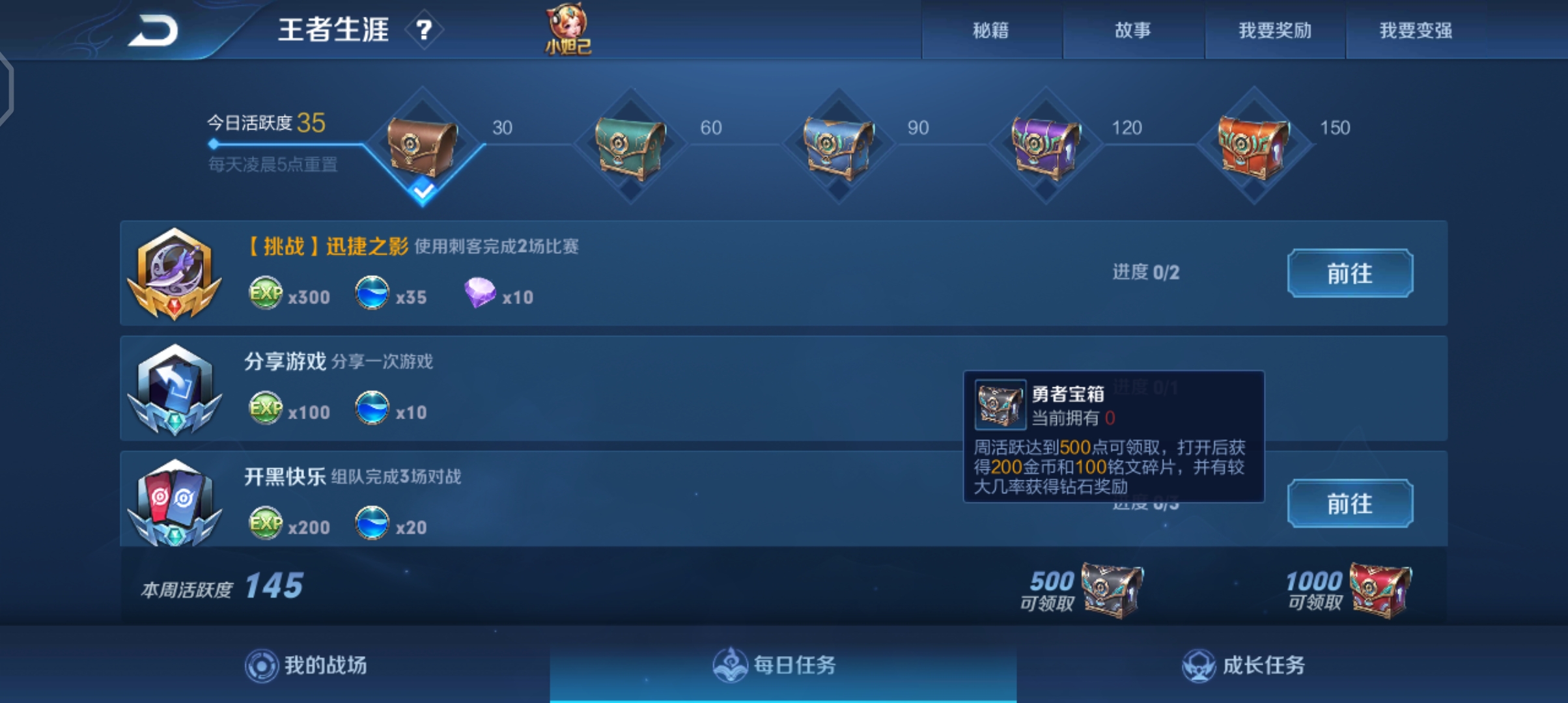Click the green chest at 60 activity points
The image size is (1568, 703).
(630, 146)
